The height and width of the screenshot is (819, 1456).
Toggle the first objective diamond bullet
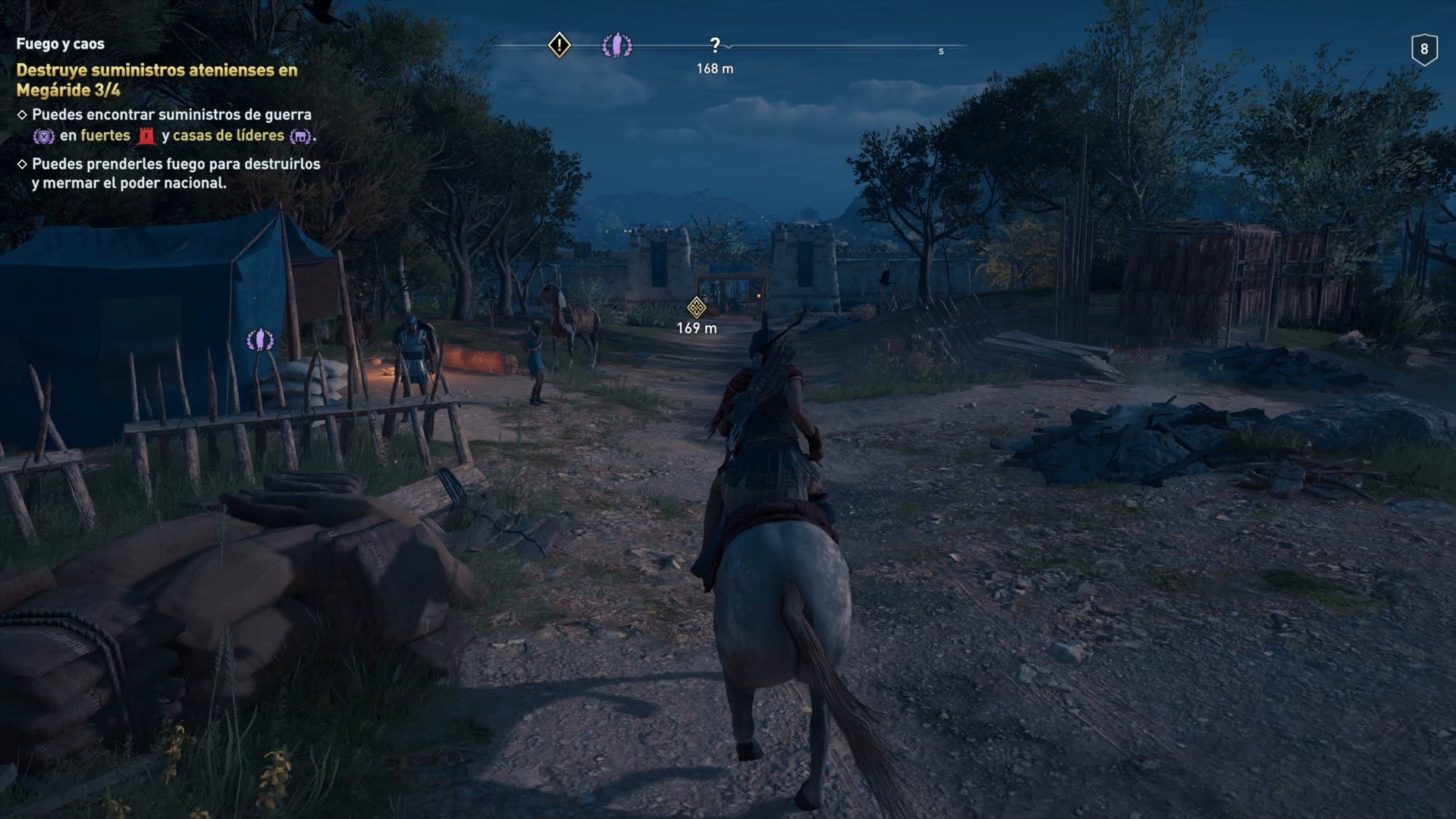23,114
